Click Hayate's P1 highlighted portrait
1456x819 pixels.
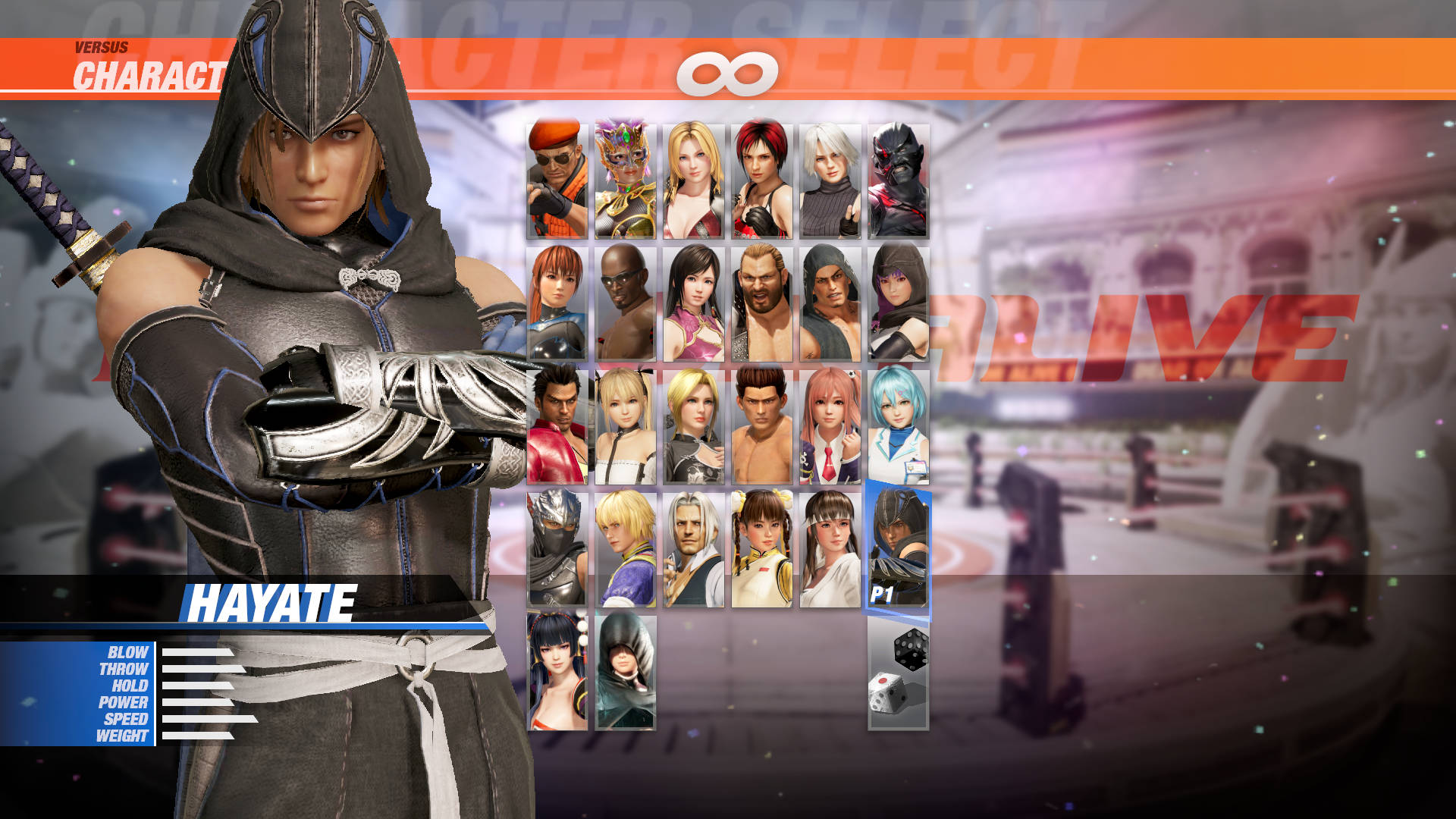pos(899,550)
